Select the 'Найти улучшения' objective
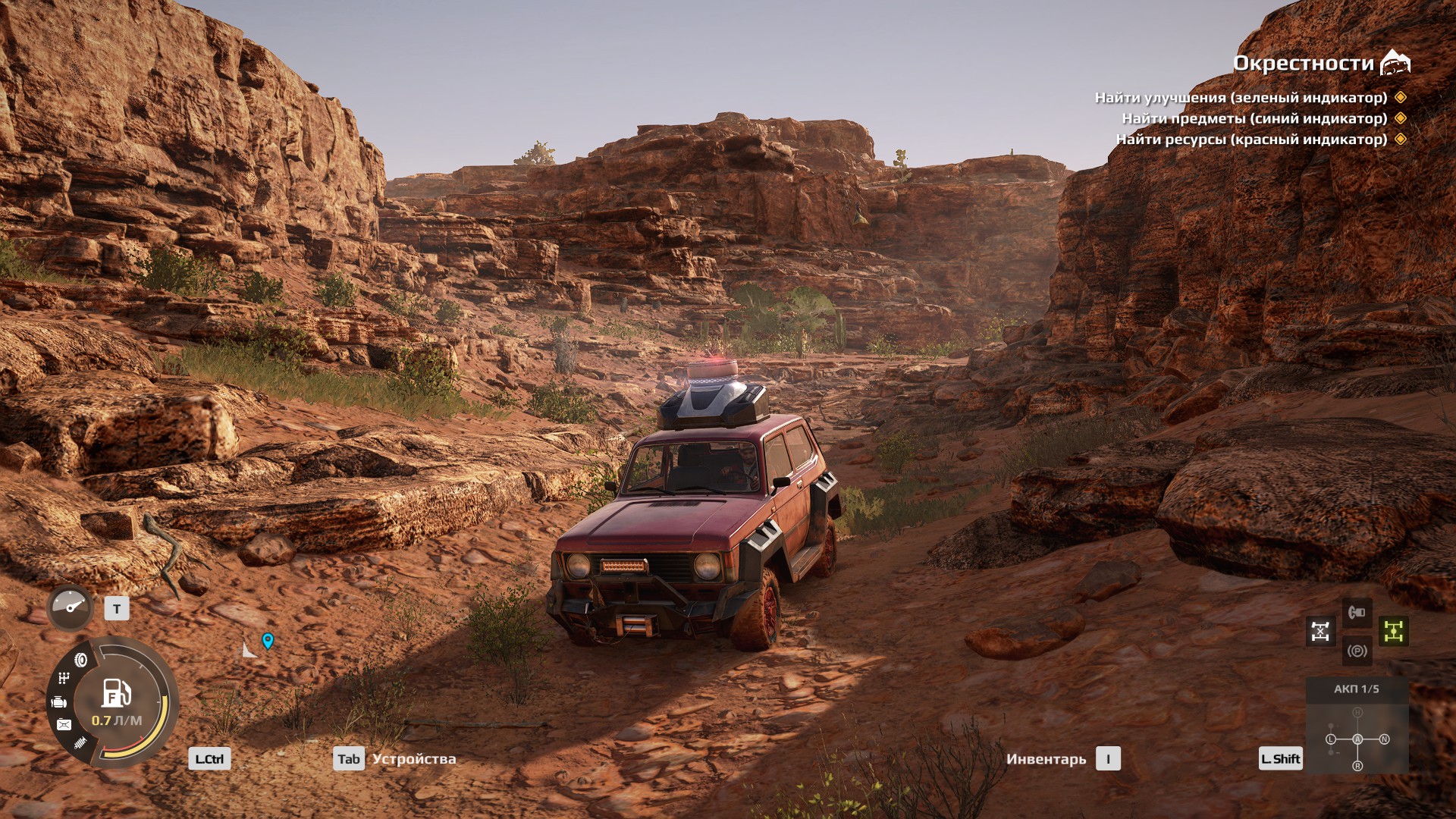The image size is (1456, 819). [1241, 98]
